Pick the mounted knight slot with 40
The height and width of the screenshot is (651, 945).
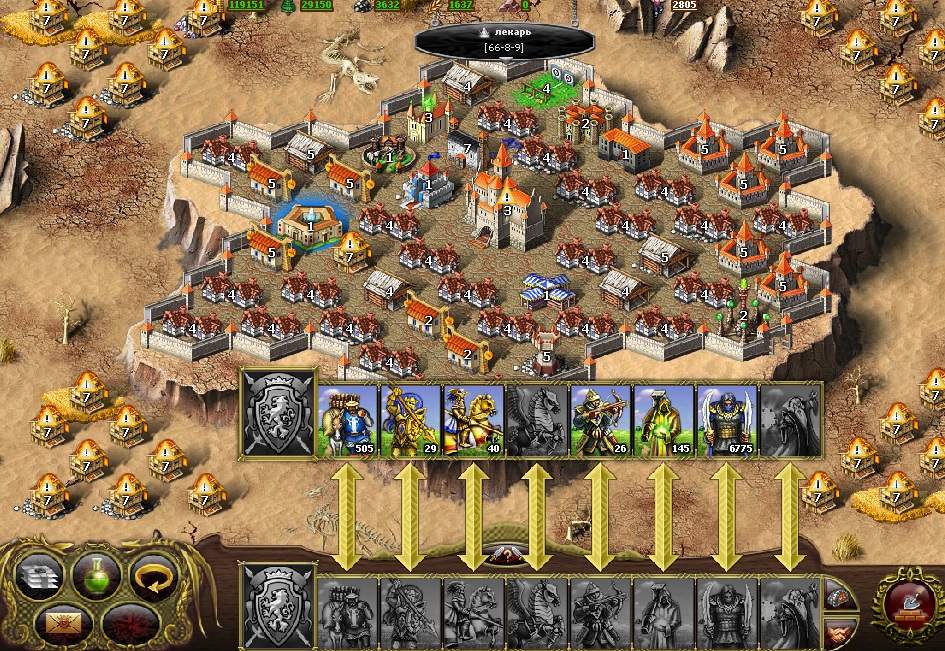473,421
